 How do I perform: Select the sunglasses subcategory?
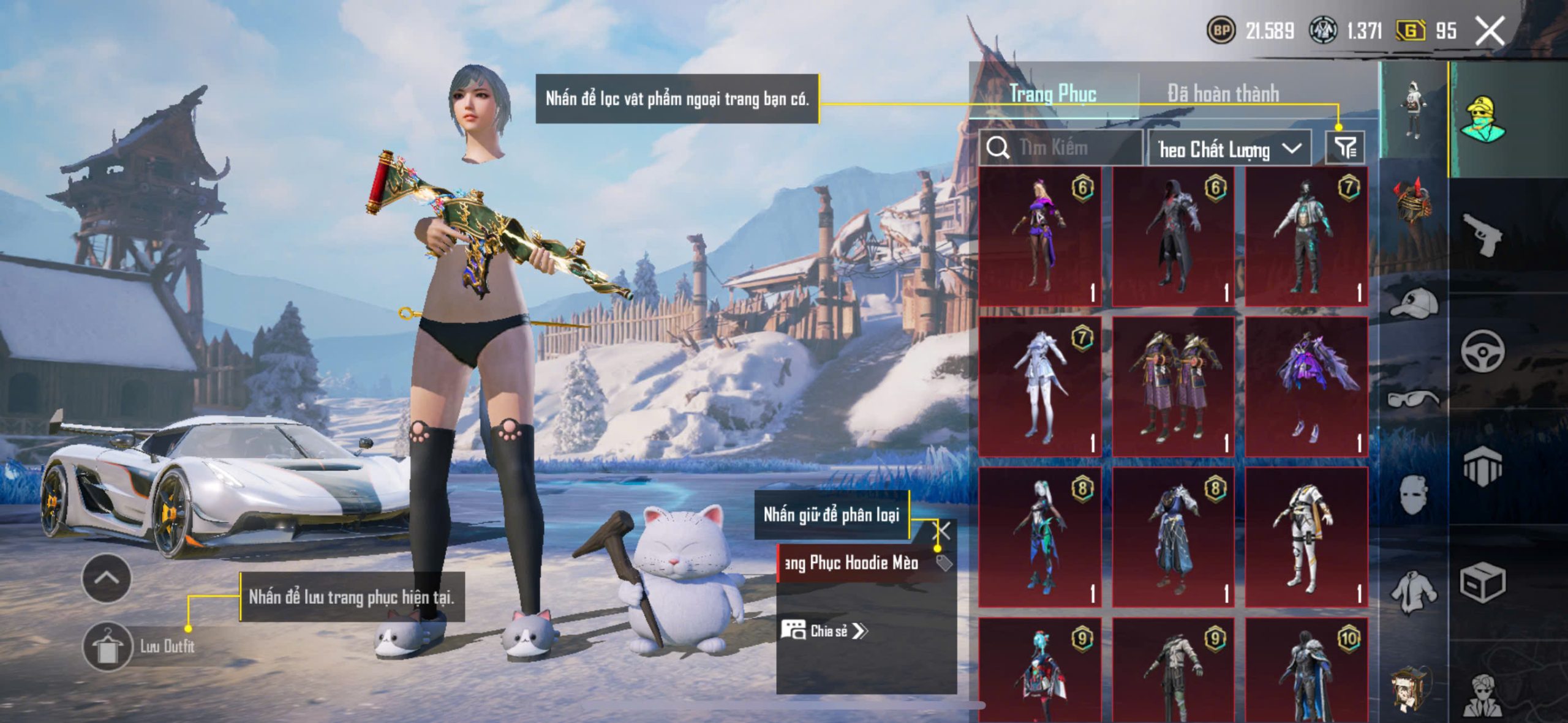(x=1412, y=399)
